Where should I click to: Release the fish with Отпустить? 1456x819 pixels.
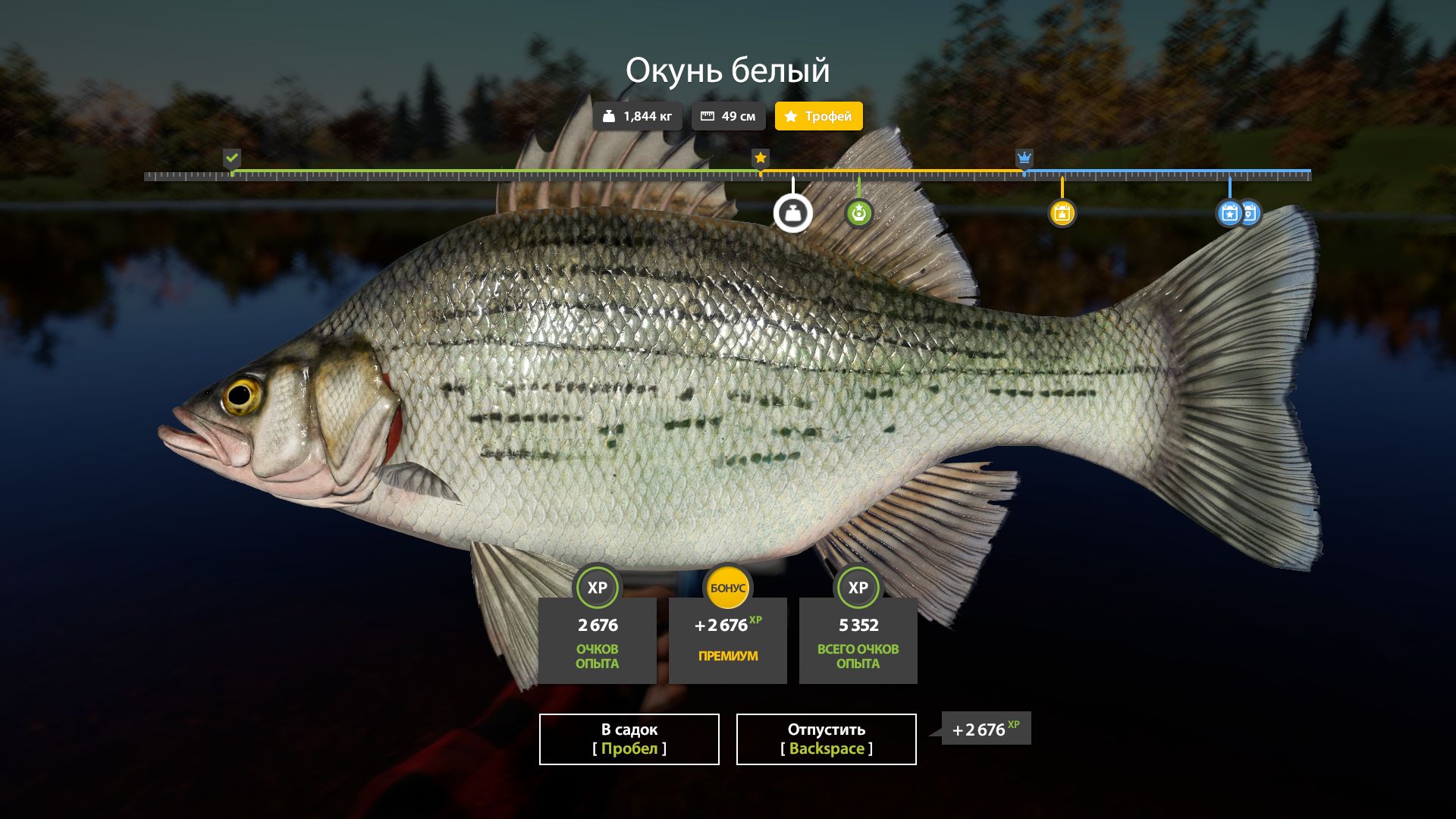(826, 739)
